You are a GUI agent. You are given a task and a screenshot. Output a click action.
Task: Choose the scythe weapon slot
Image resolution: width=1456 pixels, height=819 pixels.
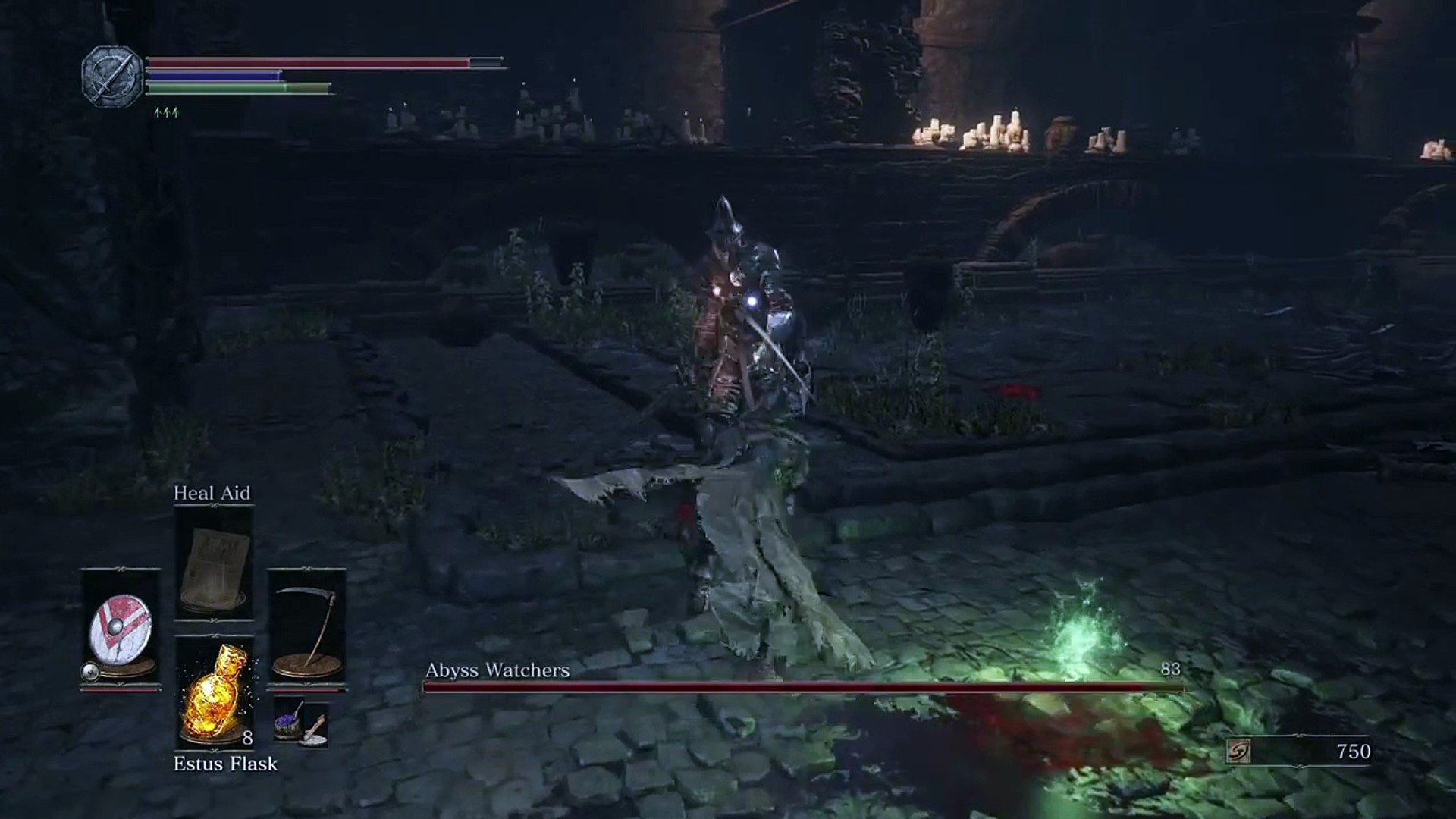(x=306, y=626)
